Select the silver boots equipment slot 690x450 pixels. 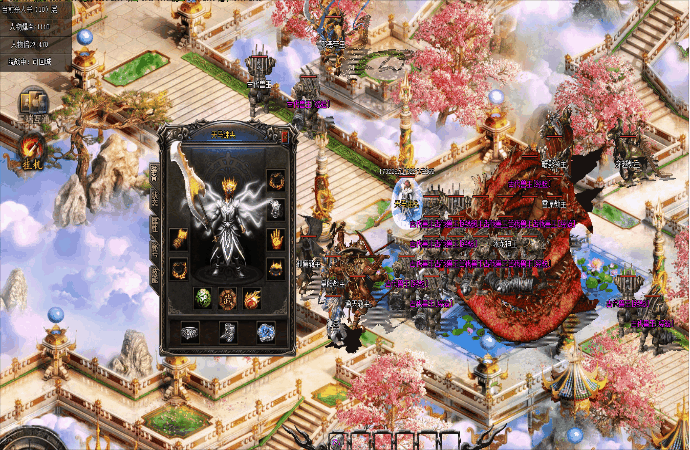point(227,333)
